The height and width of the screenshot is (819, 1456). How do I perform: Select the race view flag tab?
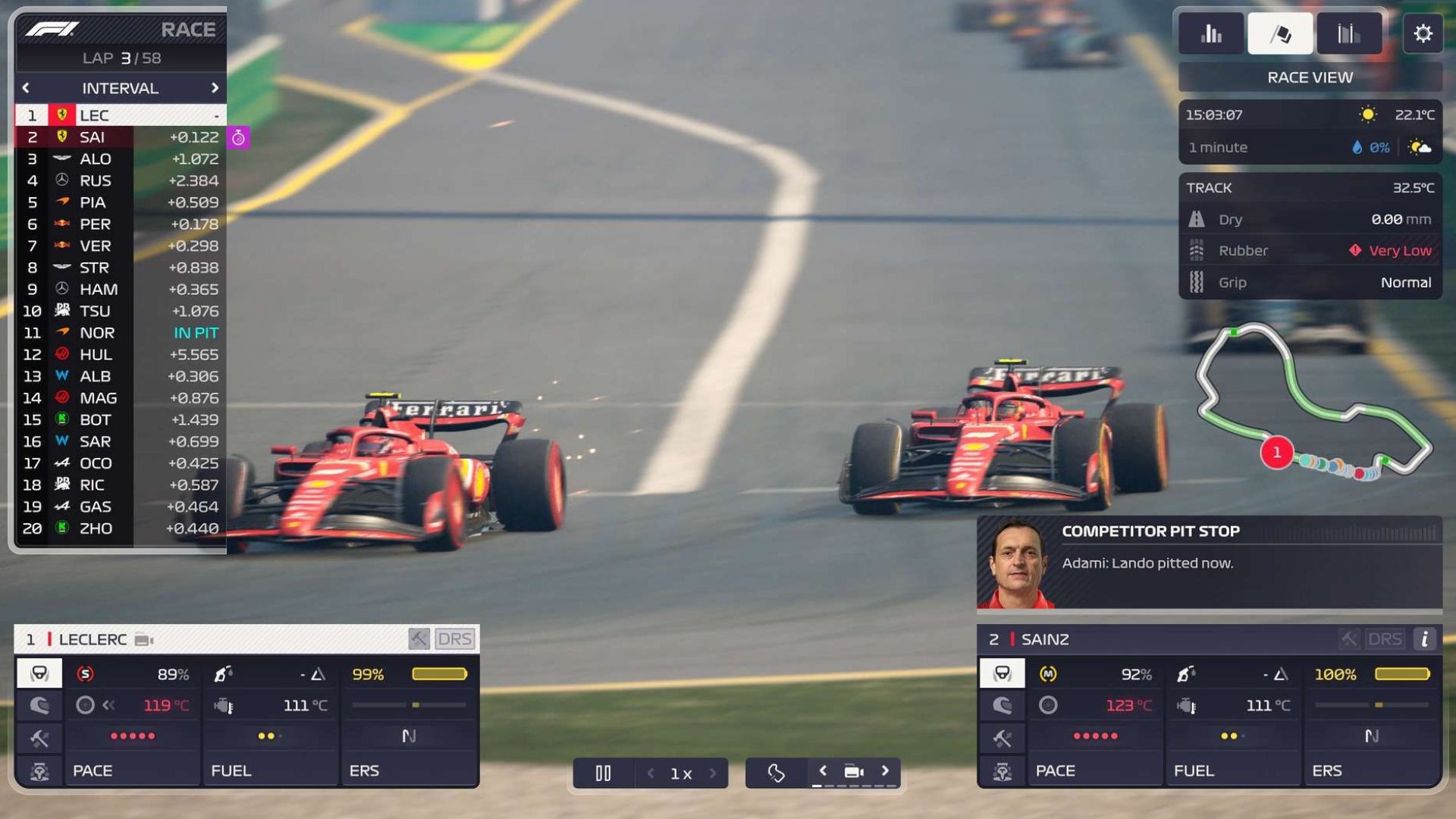[x=1280, y=33]
